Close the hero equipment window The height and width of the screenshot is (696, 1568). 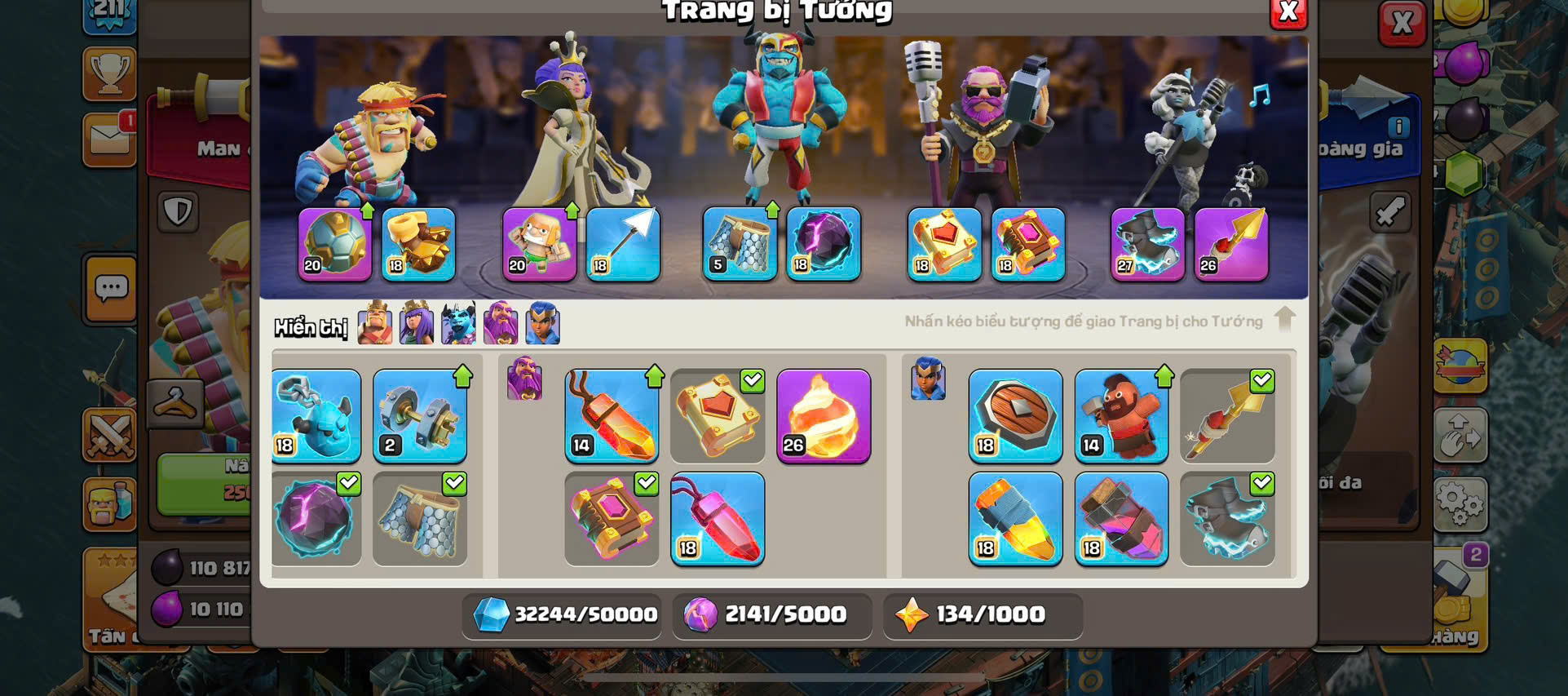point(1288,12)
